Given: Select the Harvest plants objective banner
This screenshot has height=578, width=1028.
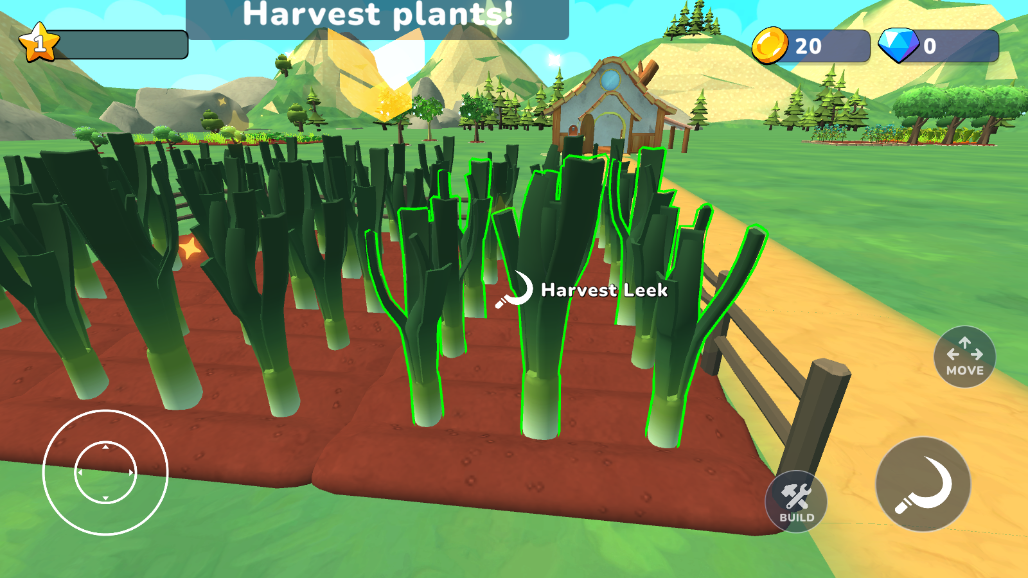Looking at the screenshot, I should 378,16.
